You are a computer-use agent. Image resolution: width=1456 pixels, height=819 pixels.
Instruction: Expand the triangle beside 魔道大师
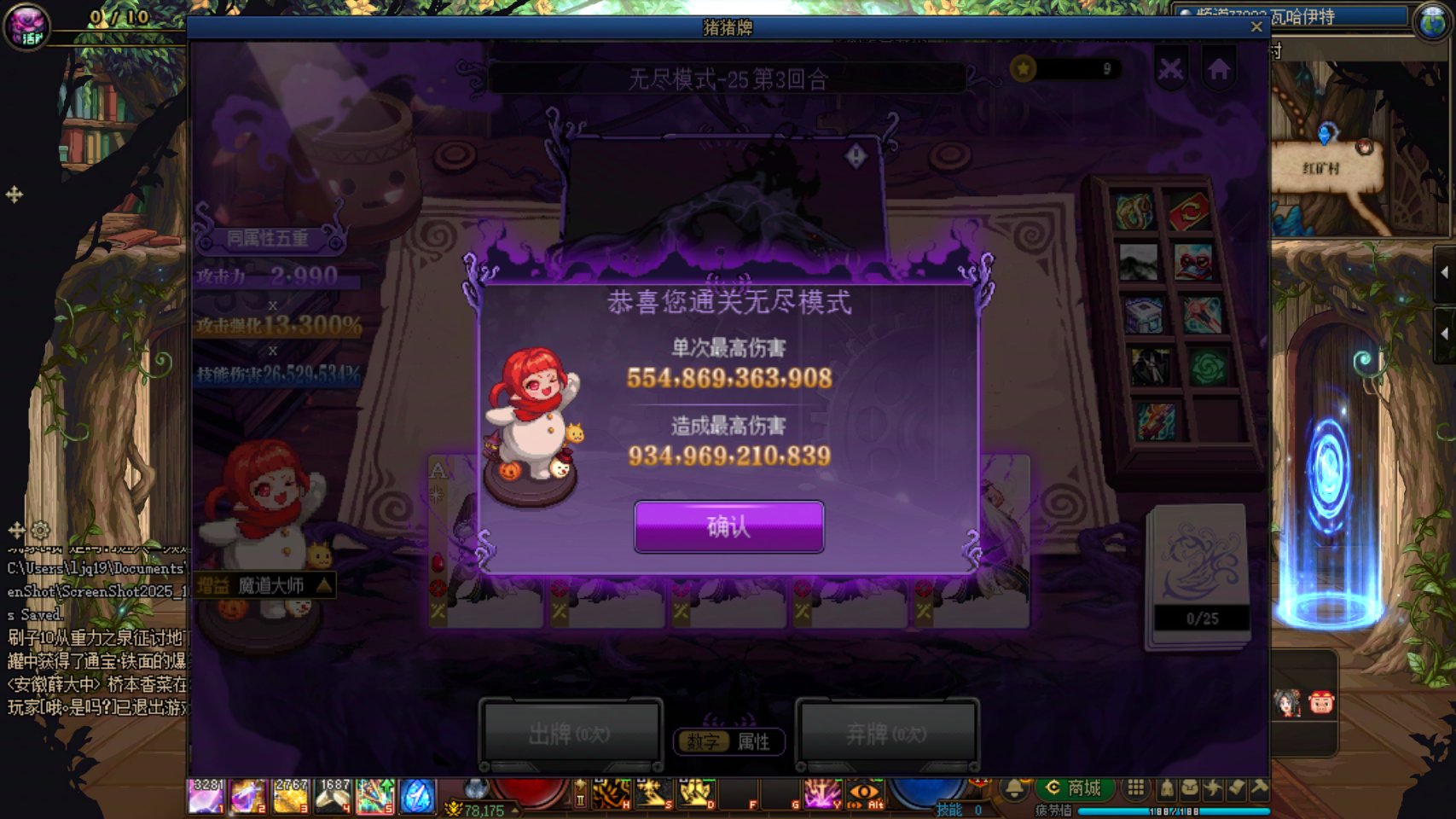[x=322, y=587]
